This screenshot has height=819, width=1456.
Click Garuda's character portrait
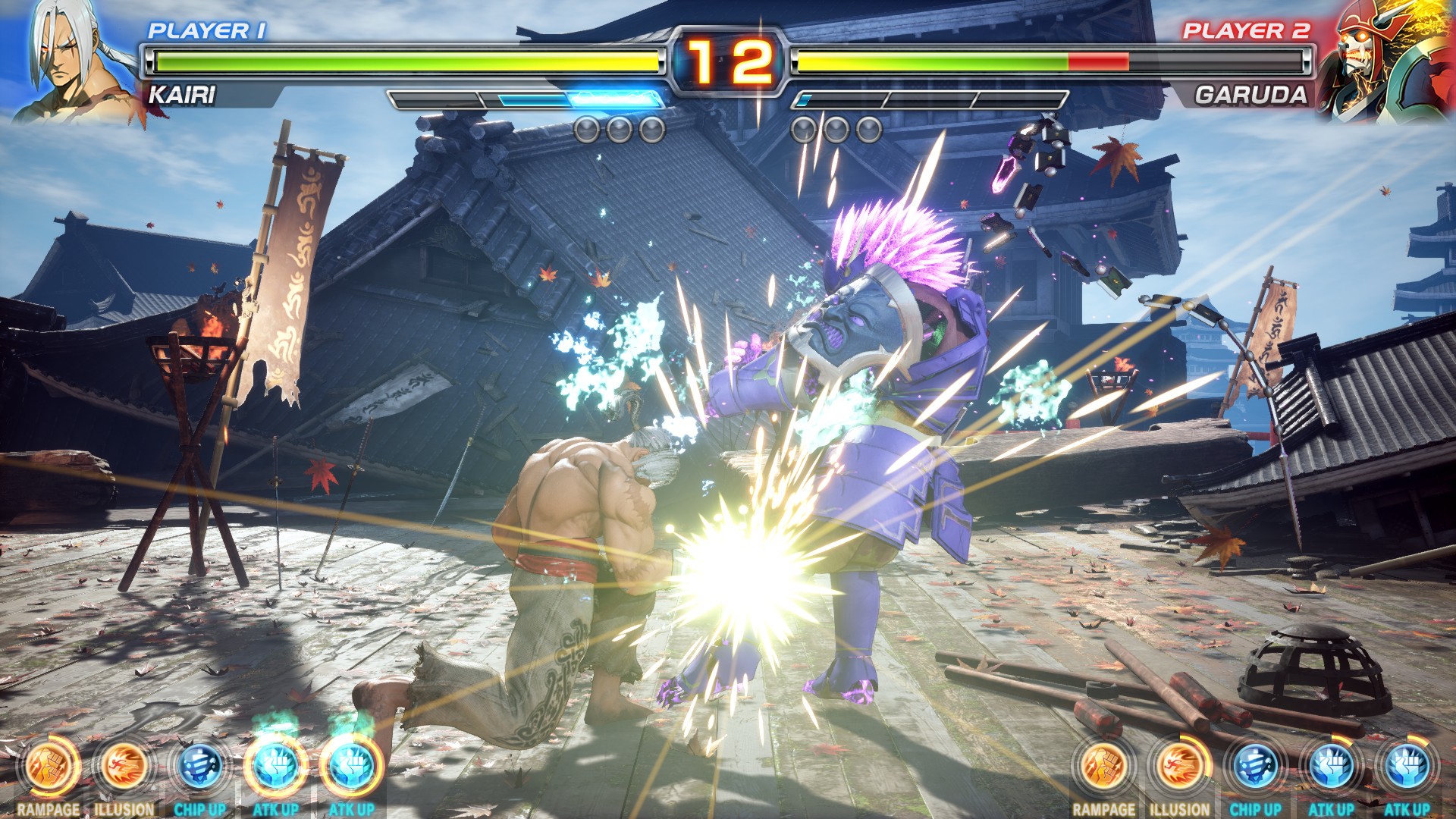click(x=1384, y=61)
